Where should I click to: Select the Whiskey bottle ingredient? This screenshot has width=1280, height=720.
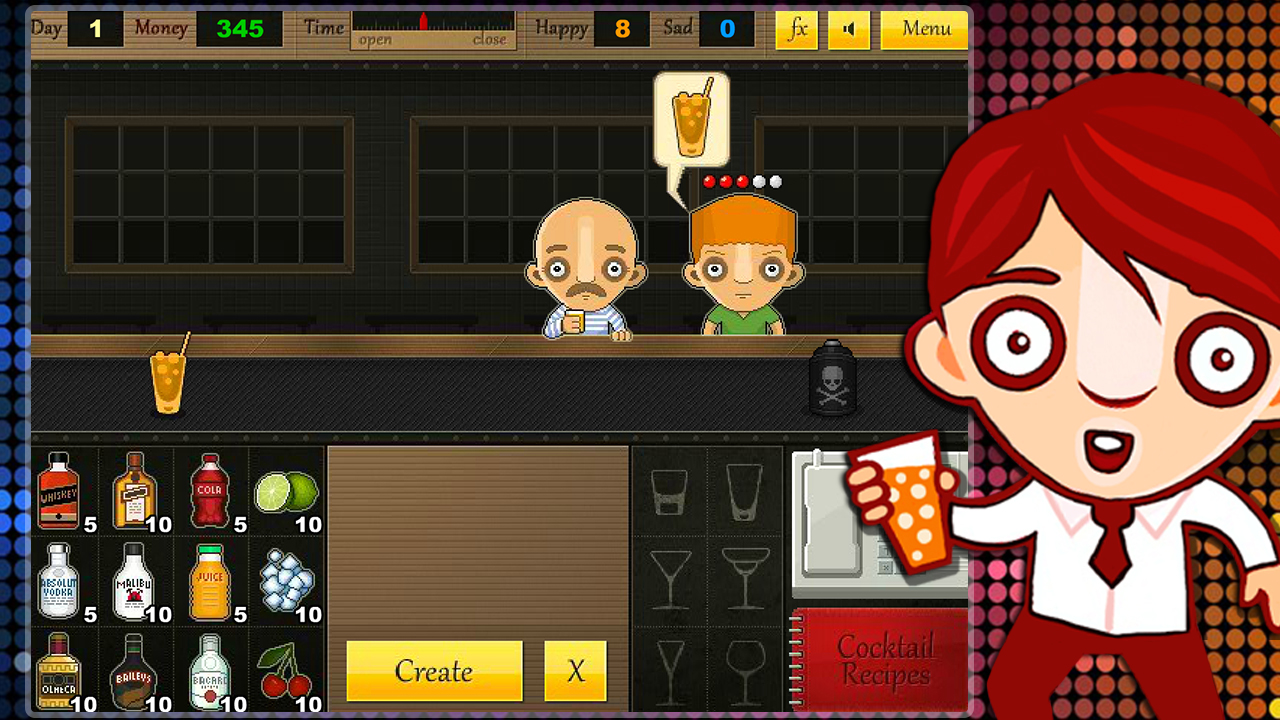point(60,488)
